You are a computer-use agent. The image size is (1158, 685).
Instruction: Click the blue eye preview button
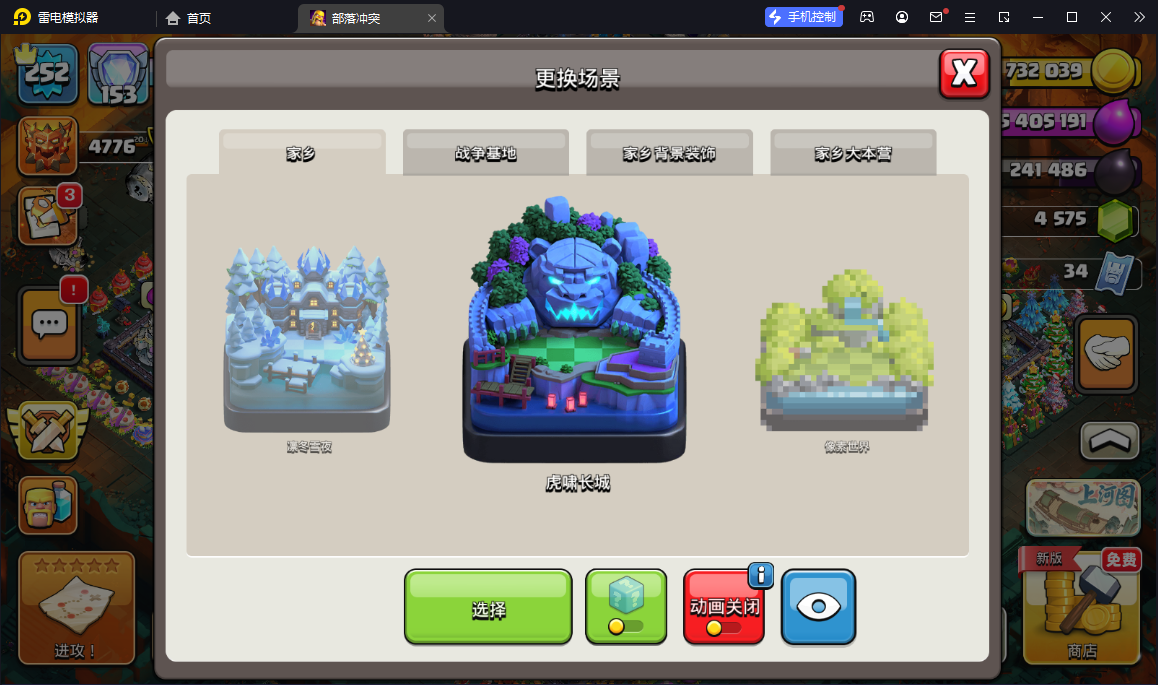tap(818, 607)
